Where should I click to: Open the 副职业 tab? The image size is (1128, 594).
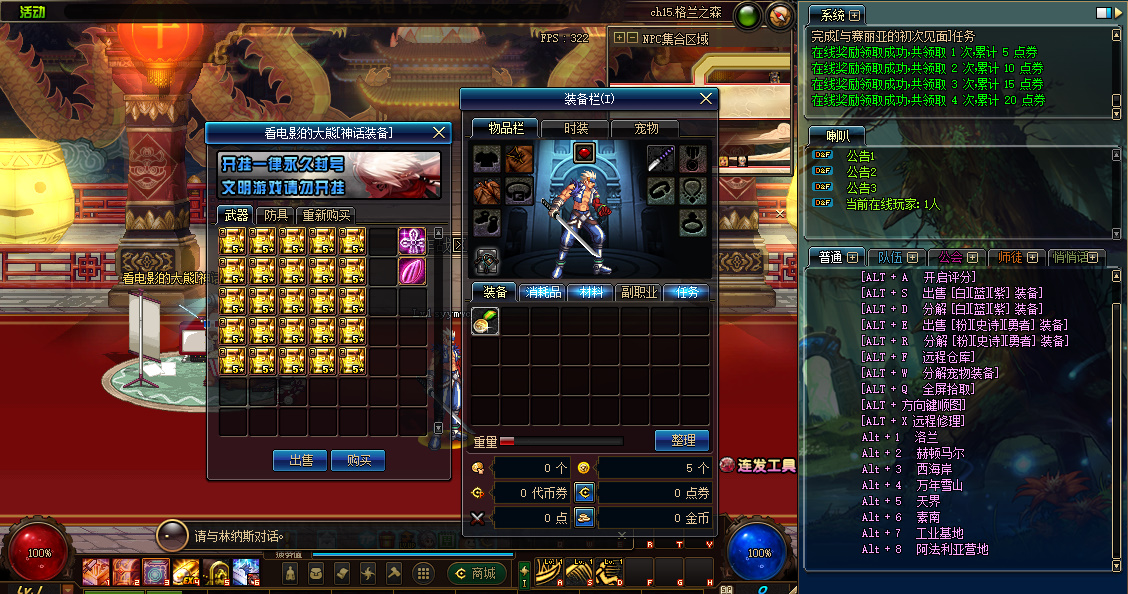click(638, 292)
